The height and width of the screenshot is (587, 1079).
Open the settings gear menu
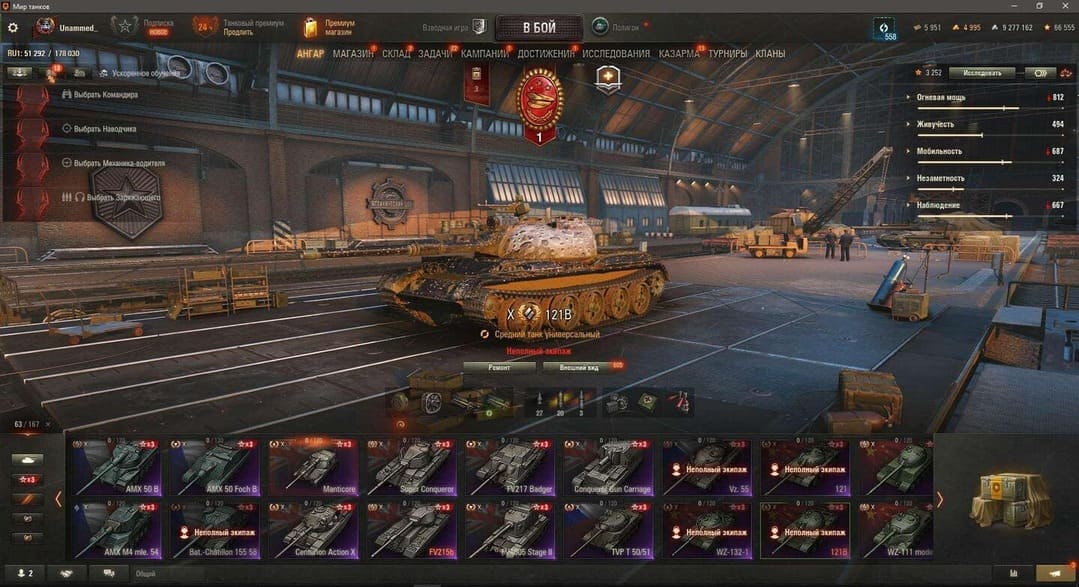tap(13, 27)
